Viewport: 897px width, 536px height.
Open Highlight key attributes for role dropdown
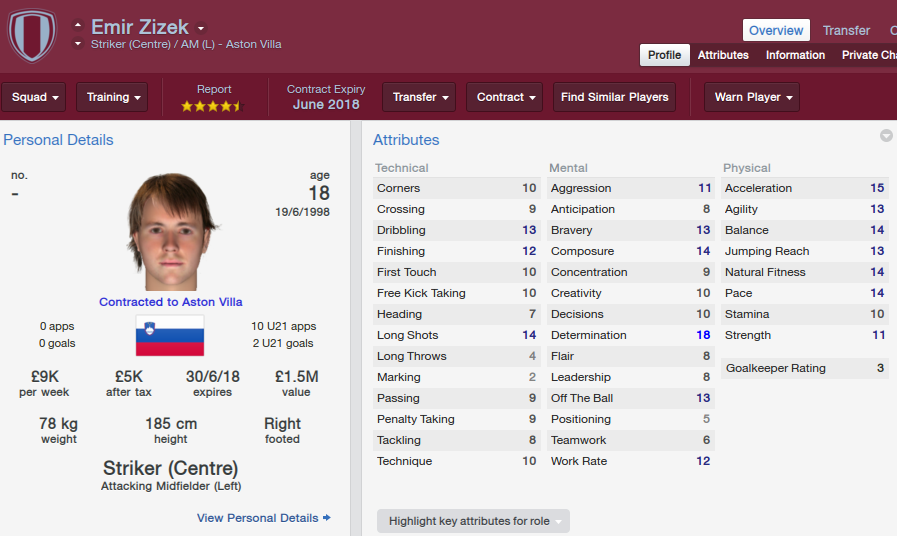click(x=473, y=521)
